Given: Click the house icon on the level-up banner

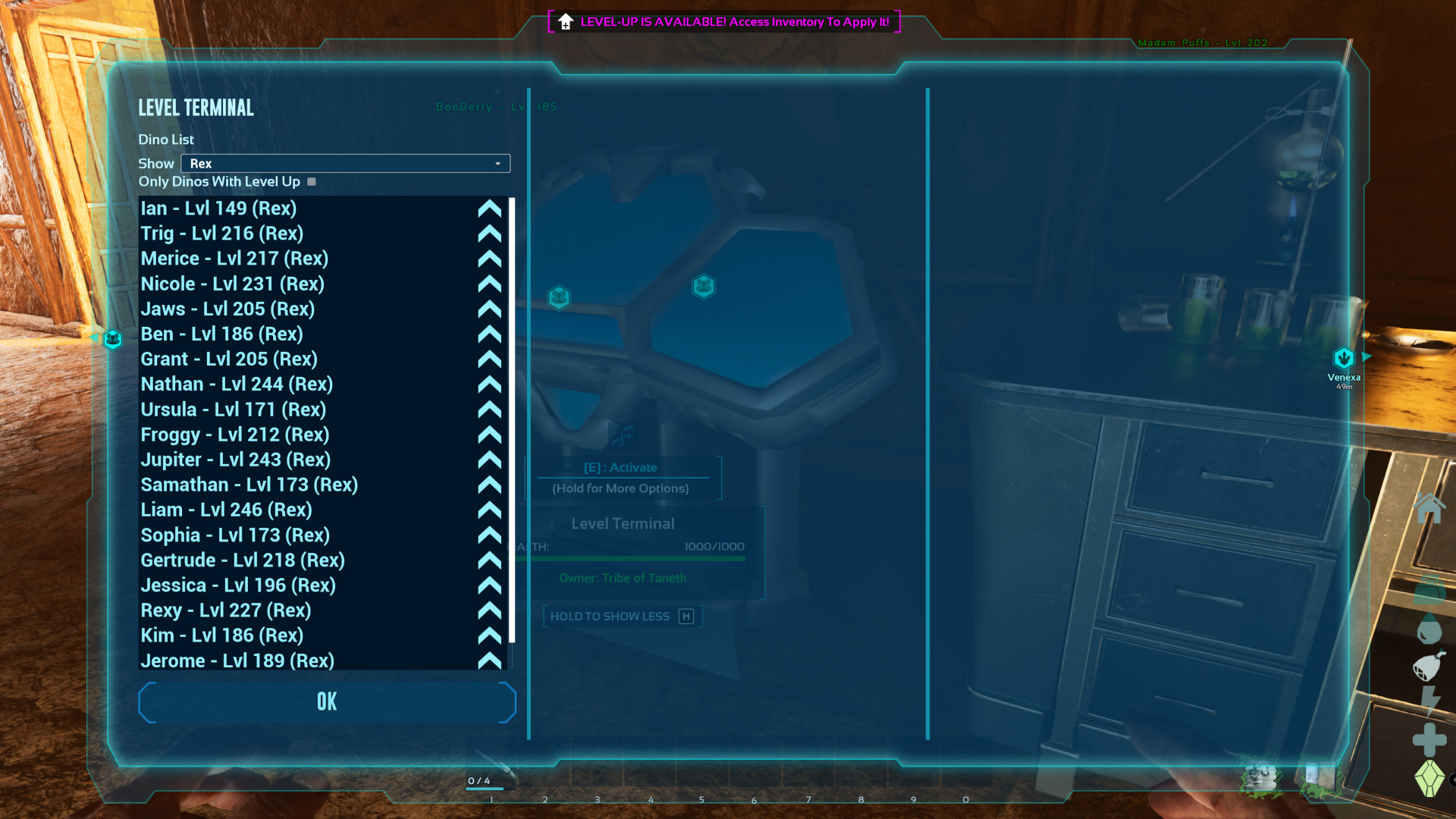Looking at the screenshot, I should (564, 21).
